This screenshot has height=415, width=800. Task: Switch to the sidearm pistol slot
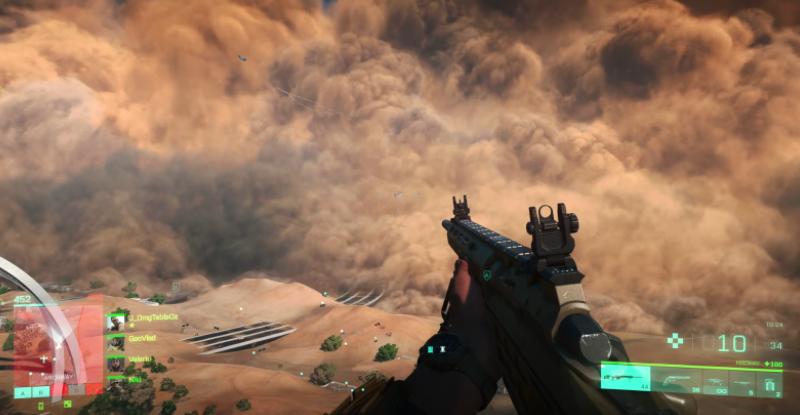tap(677, 380)
